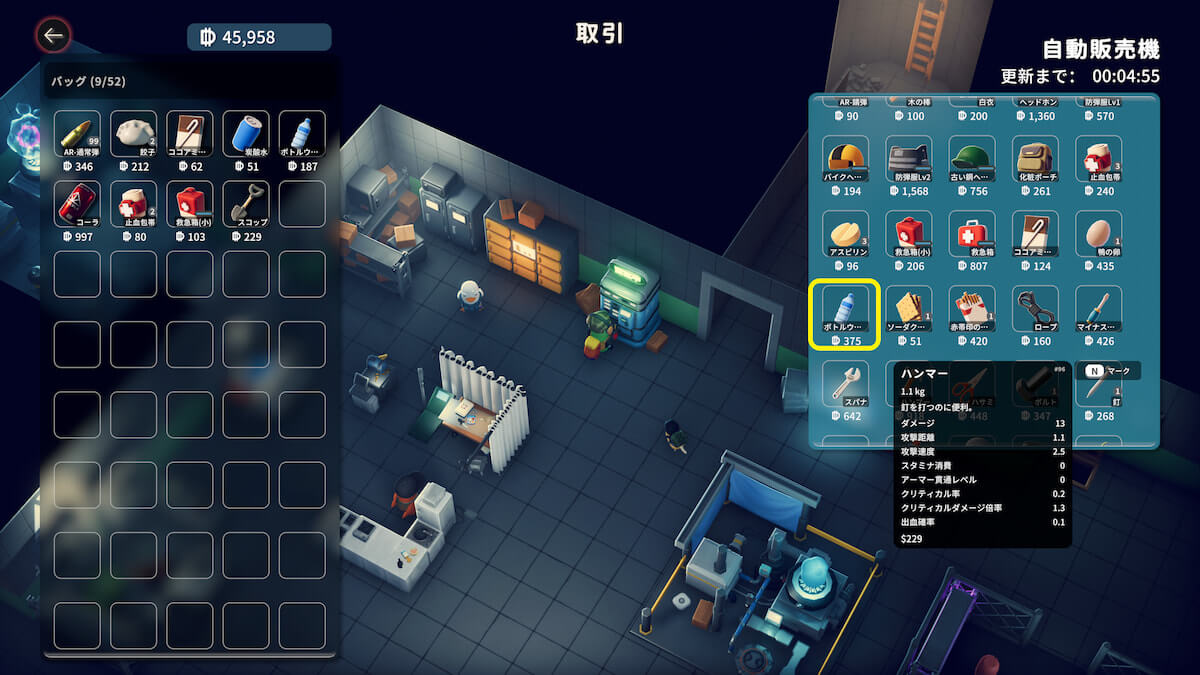Select the bag's ボトルウォーター priced 187
The width and height of the screenshot is (1200, 675).
pyautogui.click(x=302, y=134)
